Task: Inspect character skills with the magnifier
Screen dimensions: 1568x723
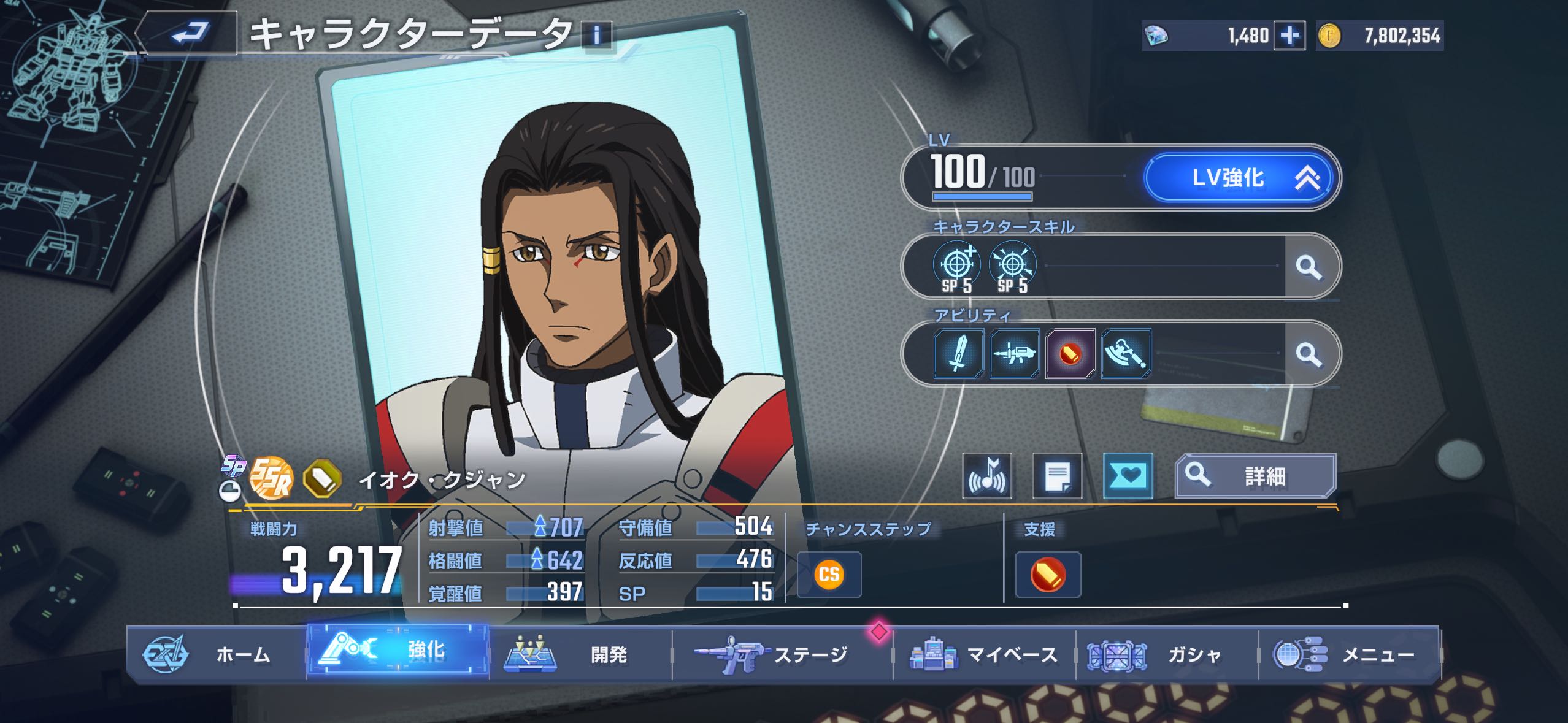Action: (1308, 267)
